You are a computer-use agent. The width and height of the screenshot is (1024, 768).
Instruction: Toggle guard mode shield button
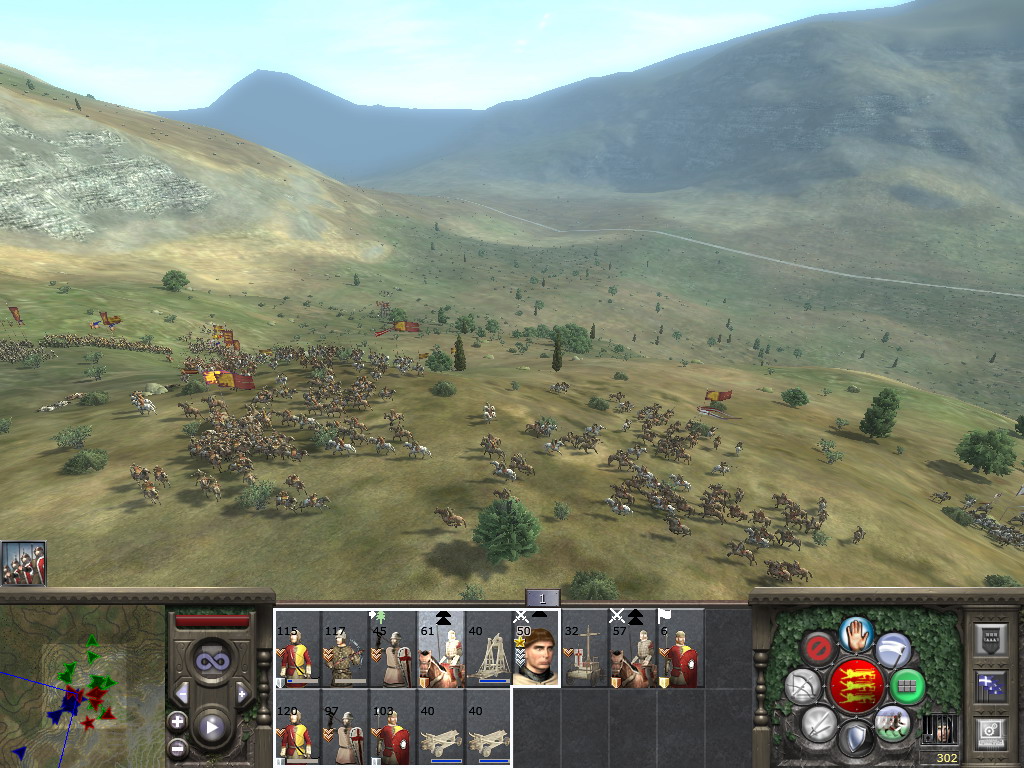[855, 738]
